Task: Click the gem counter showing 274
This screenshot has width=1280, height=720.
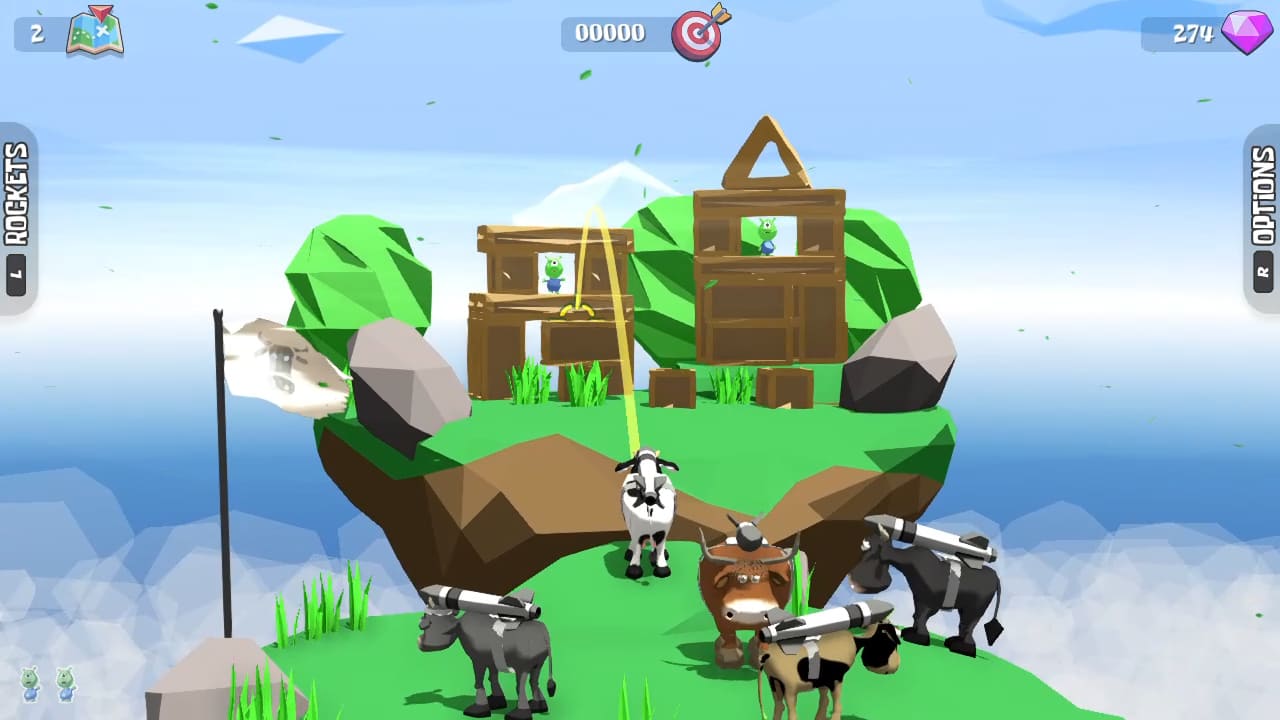Action: (x=1193, y=32)
